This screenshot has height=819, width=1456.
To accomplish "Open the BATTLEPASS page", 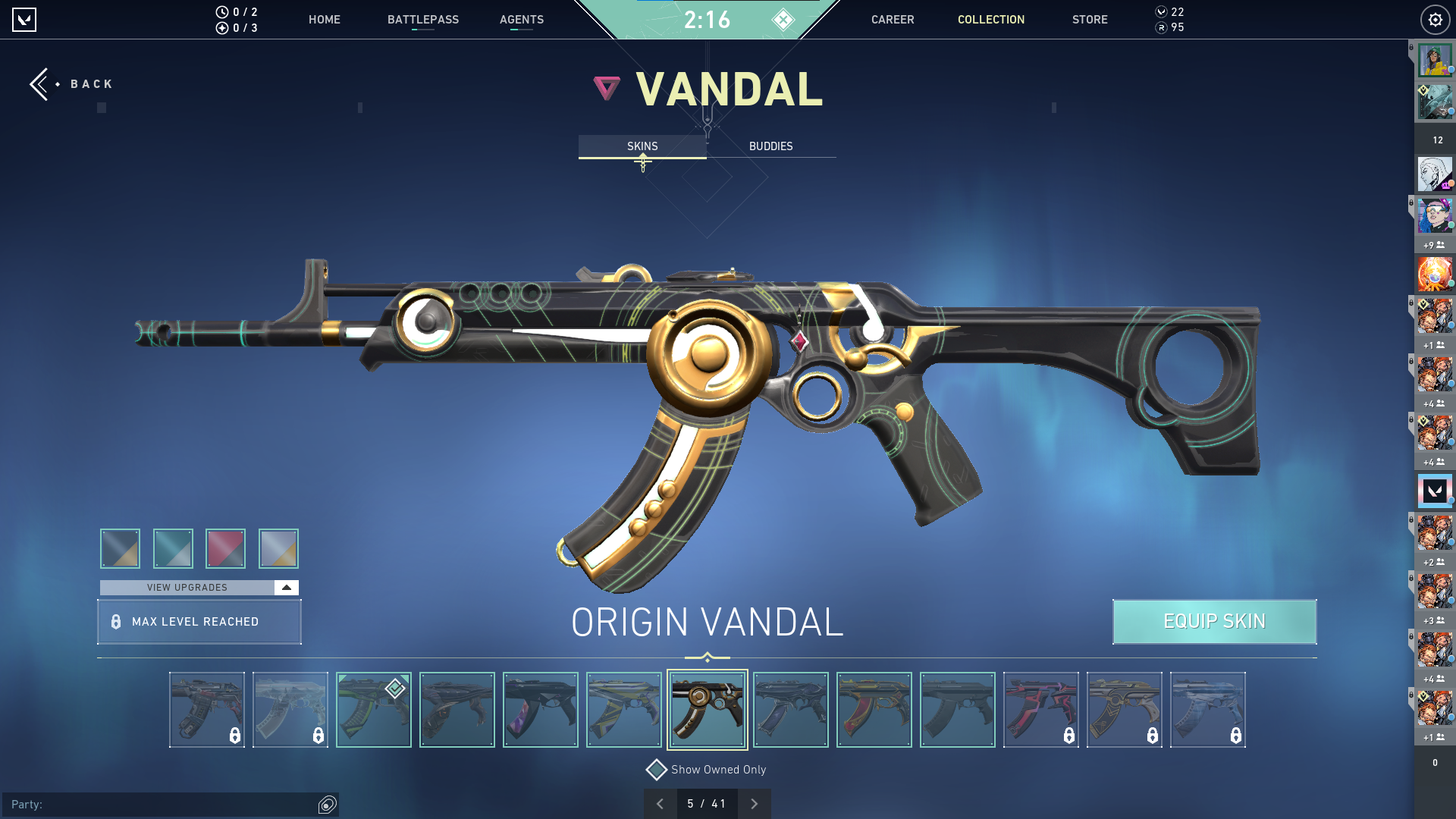I will [422, 20].
